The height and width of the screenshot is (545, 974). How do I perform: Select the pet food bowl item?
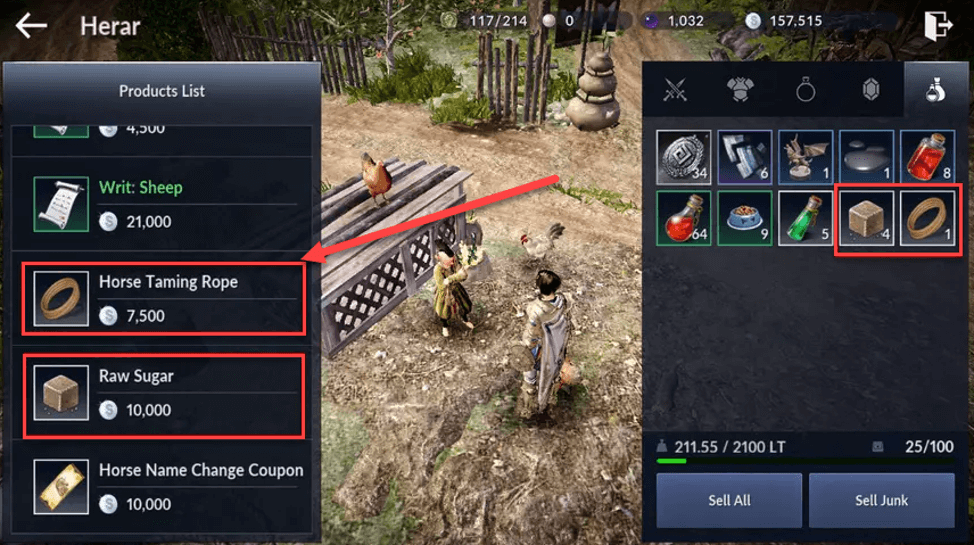(x=744, y=218)
